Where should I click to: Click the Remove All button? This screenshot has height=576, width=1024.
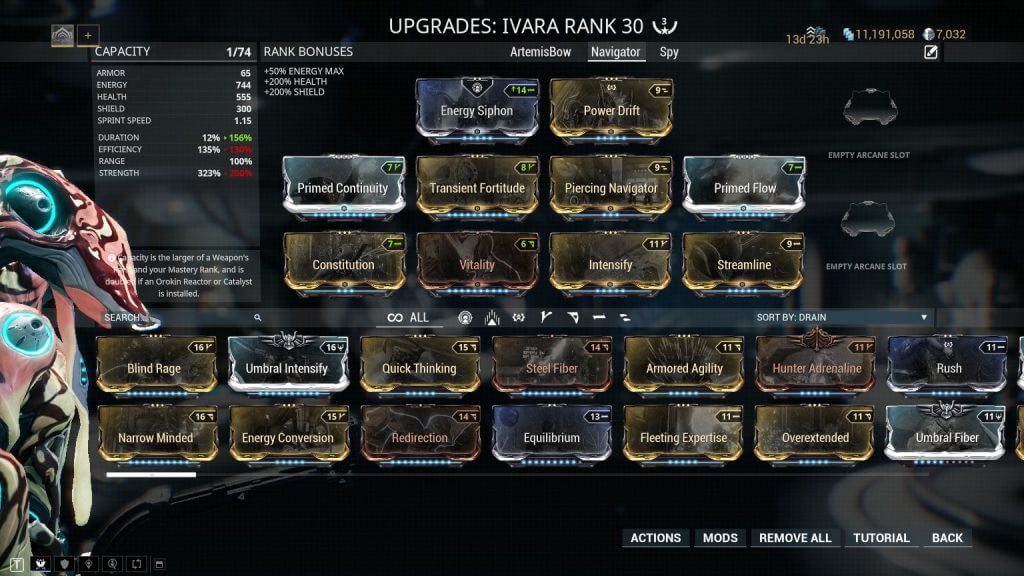click(795, 538)
